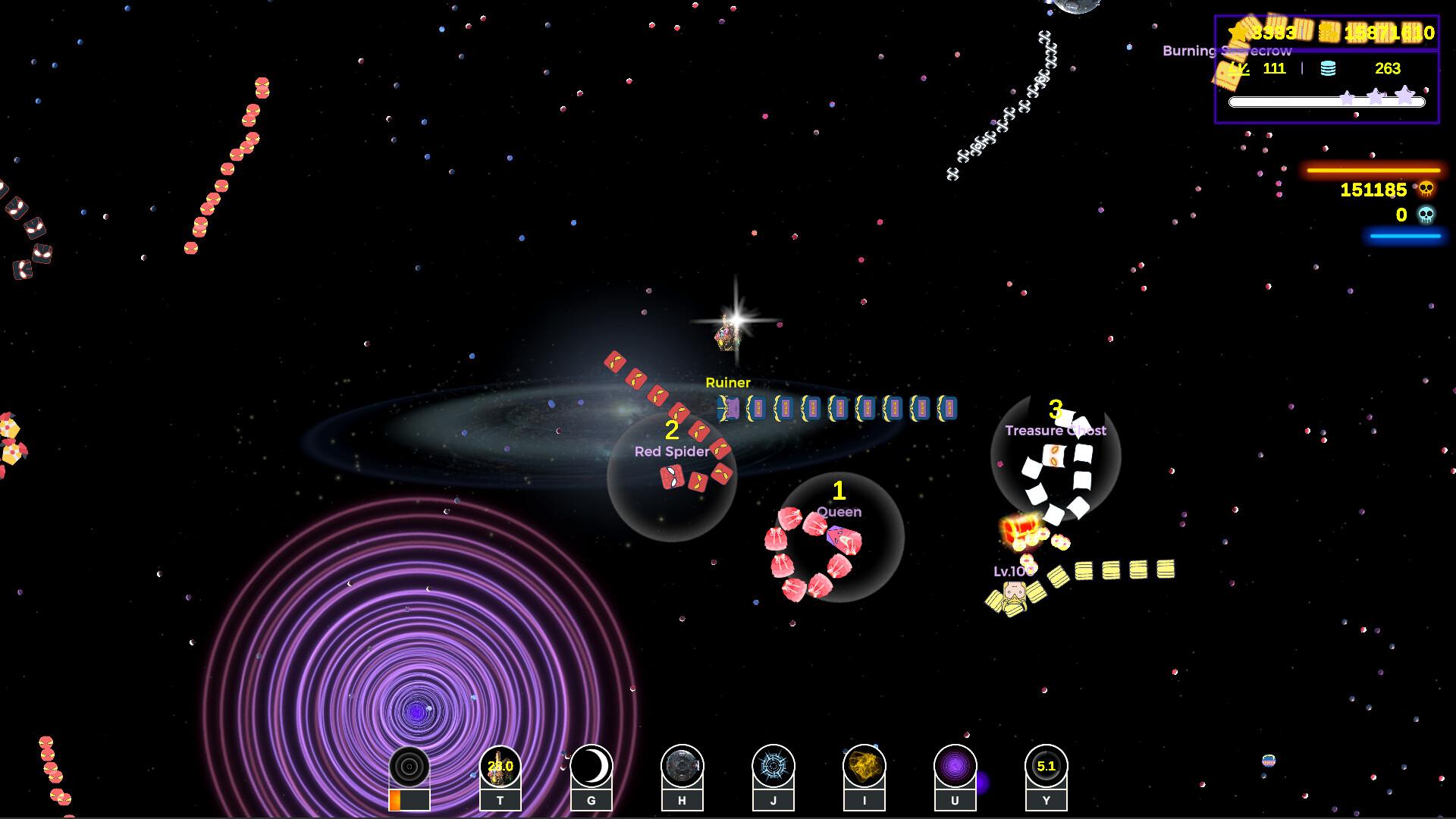This screenshot has width=1456, height=819.
Task: Use the gauntlet ability on cooldown 23.0
Action: (500, 767)
